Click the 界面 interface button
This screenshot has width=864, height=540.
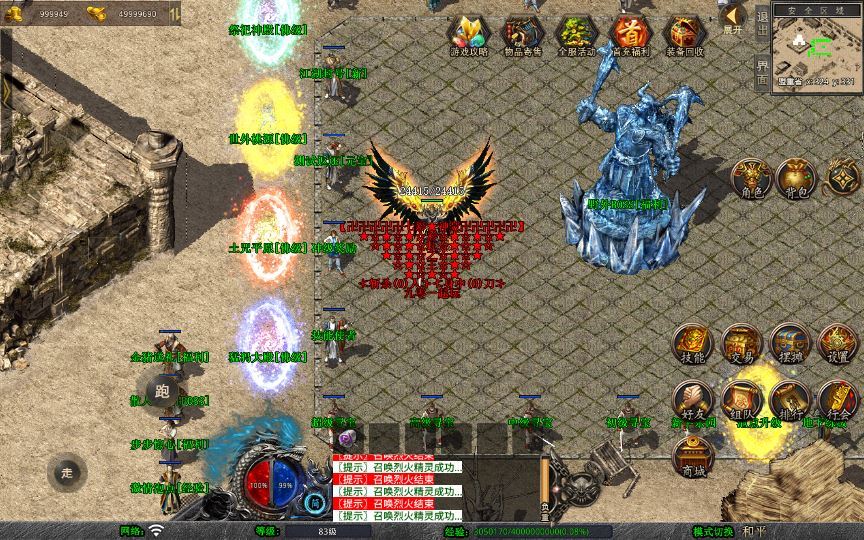point(762,73)
